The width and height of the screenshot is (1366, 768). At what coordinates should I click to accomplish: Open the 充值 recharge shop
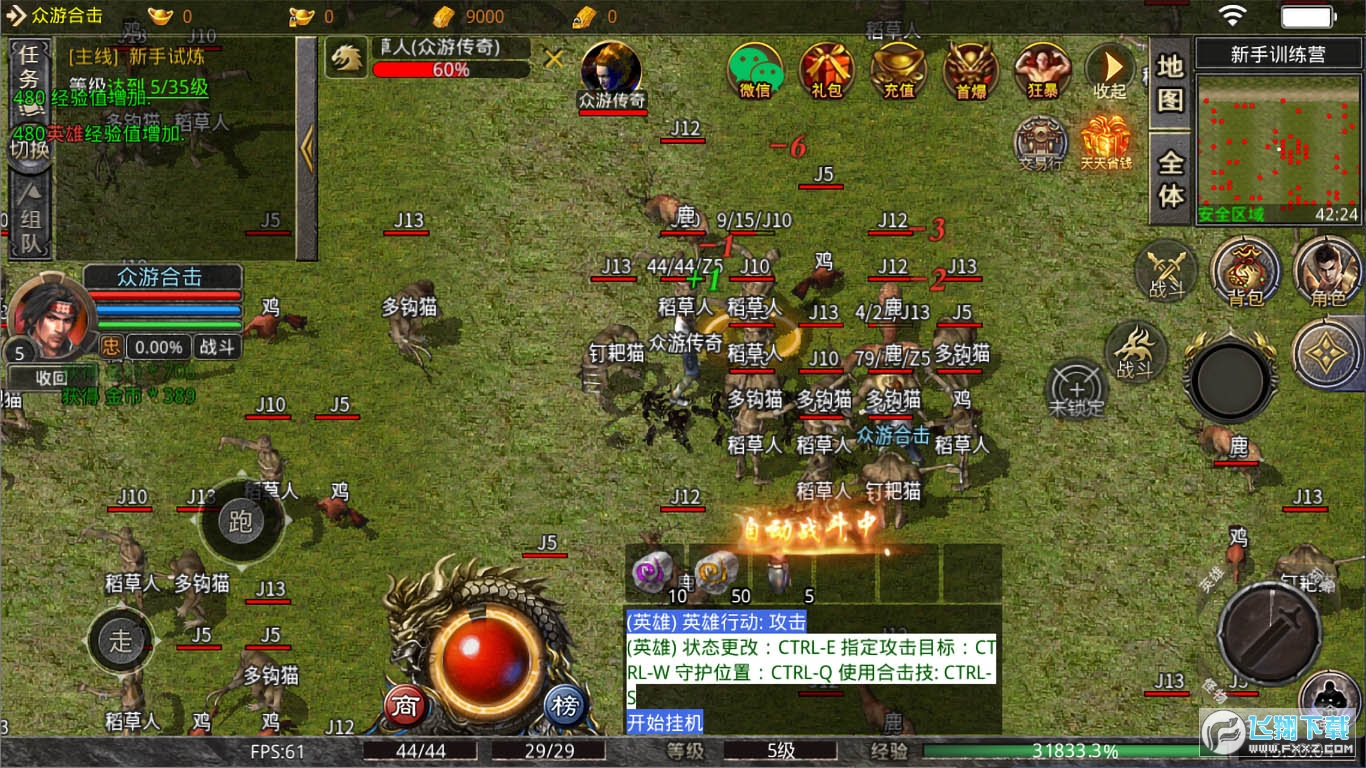[x=898, y=70]
